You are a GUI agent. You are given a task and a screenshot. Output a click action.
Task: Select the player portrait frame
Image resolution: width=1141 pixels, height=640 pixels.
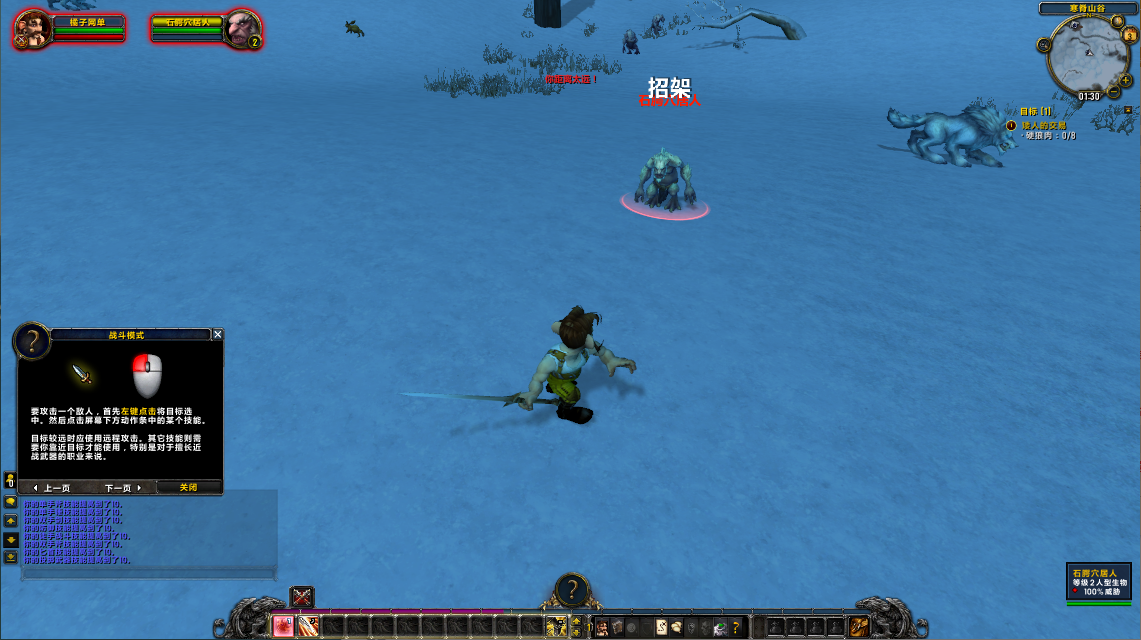(33, 28)
